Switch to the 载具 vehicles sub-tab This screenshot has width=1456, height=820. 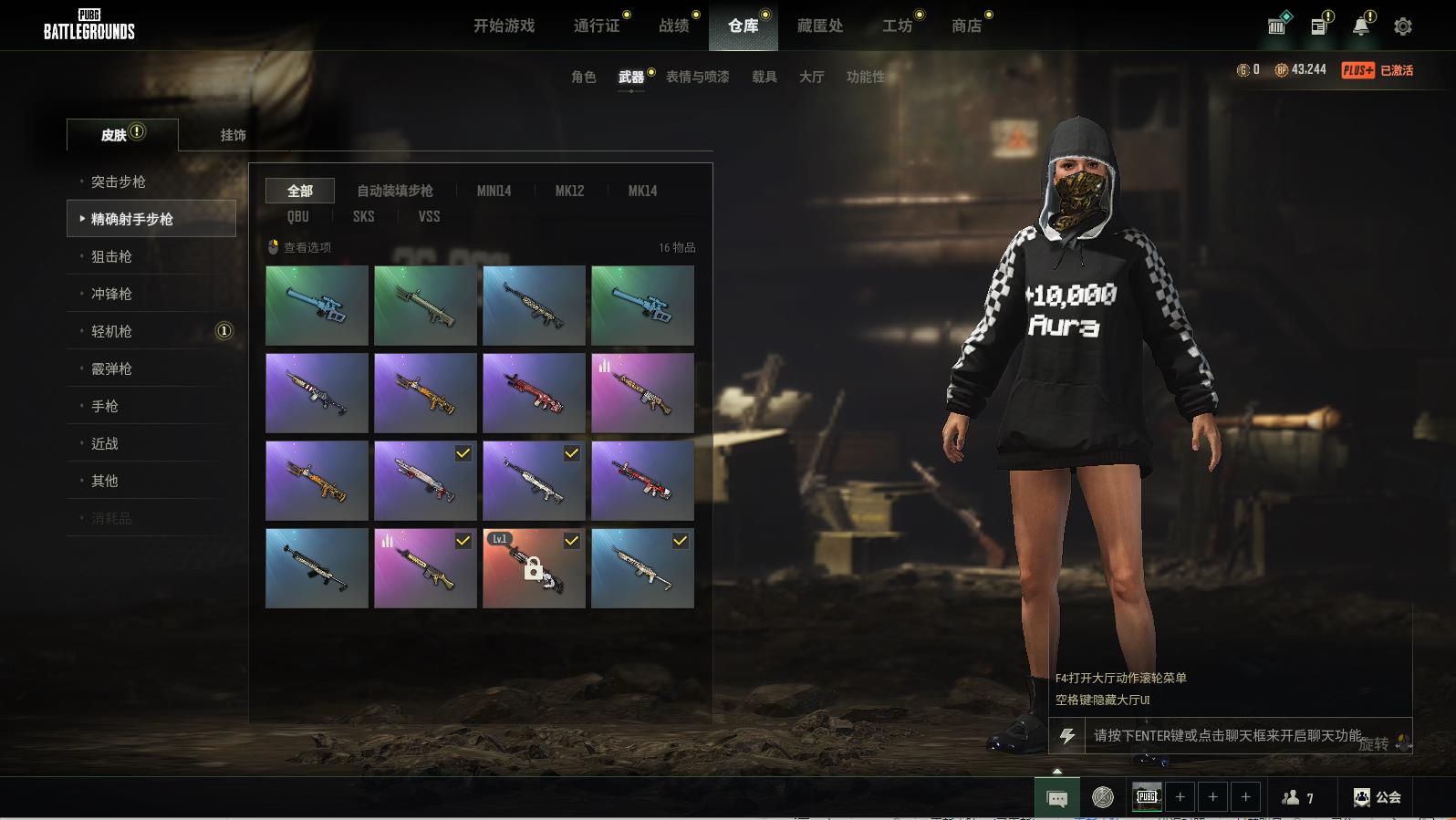point(764,77)
